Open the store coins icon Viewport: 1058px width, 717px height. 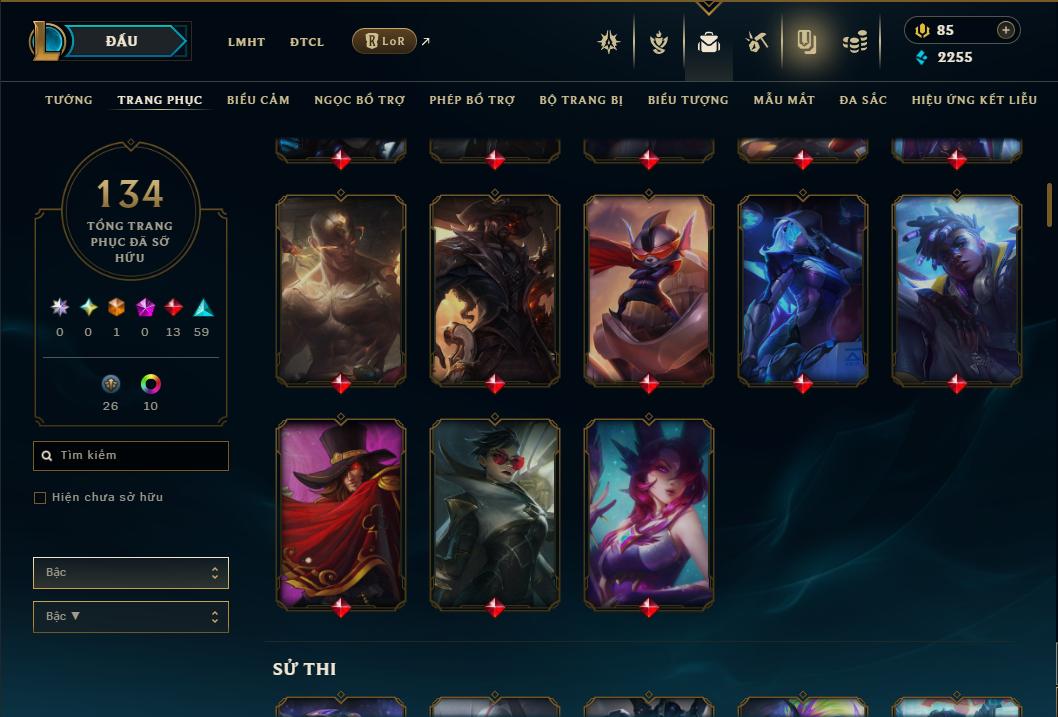(855, 42)
